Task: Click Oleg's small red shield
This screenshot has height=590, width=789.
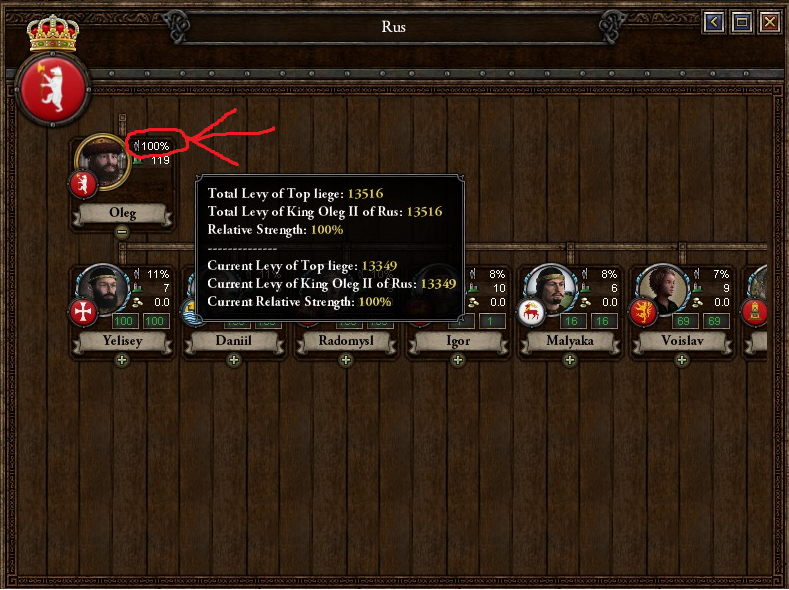Action: (82, 185)
